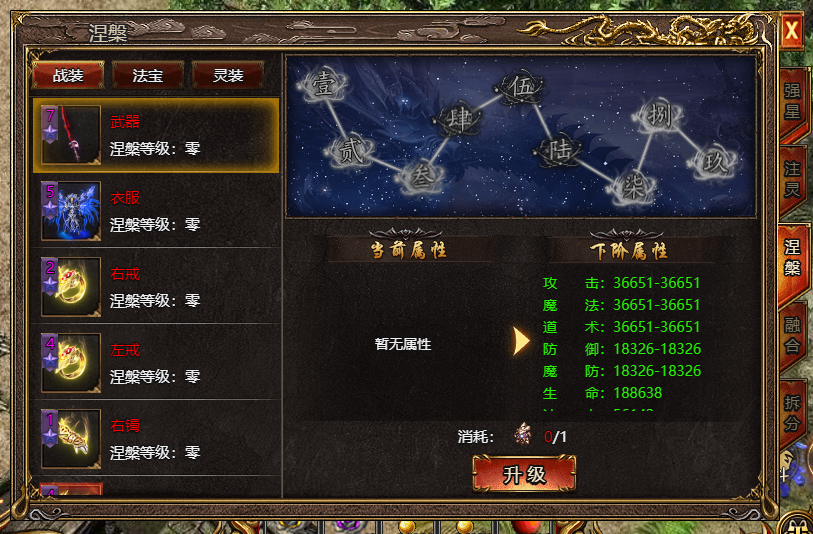Click the 消耗 material item icon

tap(523, 435)
